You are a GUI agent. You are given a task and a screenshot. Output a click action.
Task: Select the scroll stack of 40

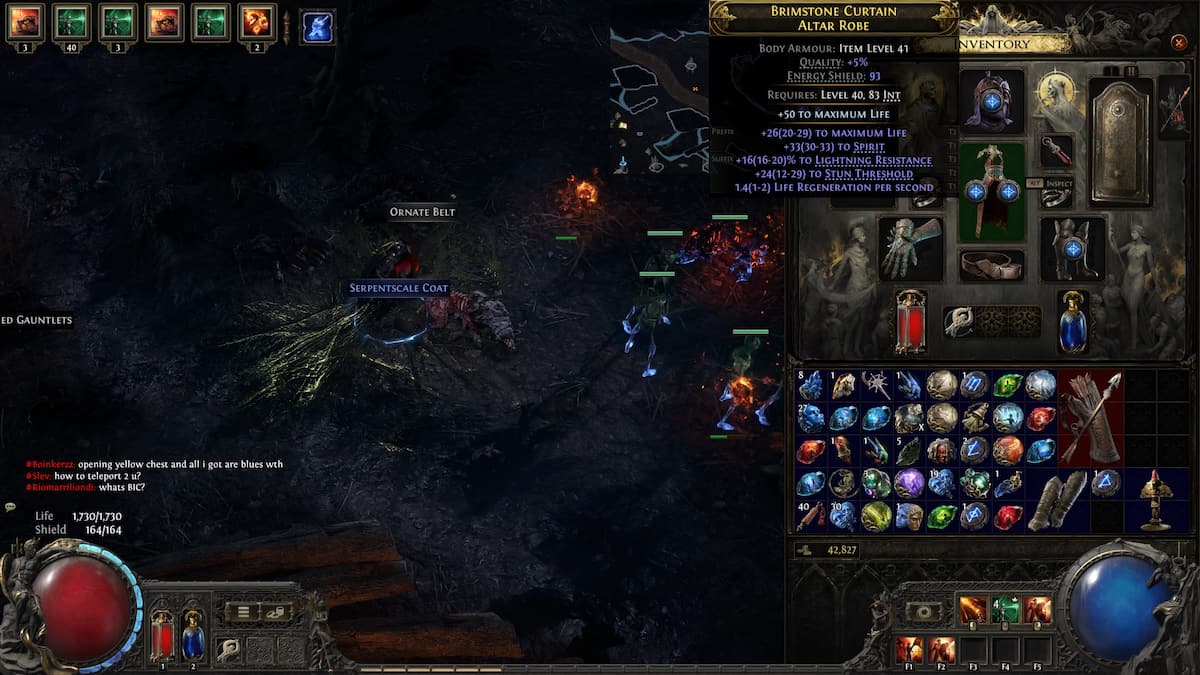click(x=811, y=515)
